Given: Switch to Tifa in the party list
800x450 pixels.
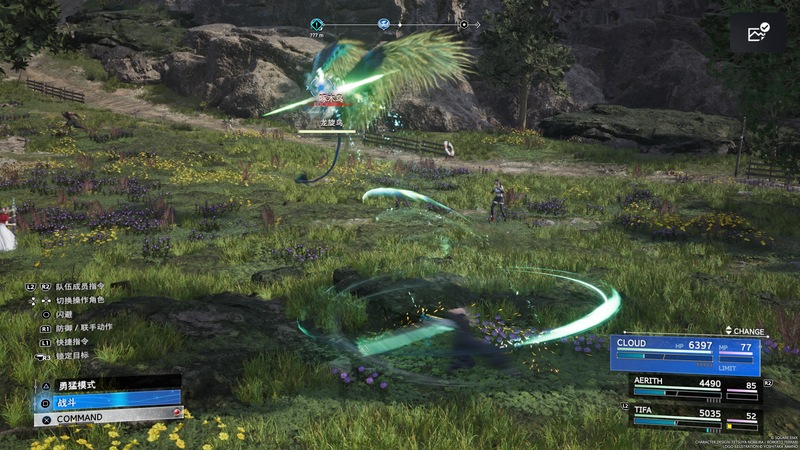Looking at the screenshot, I should pos(692,417).
